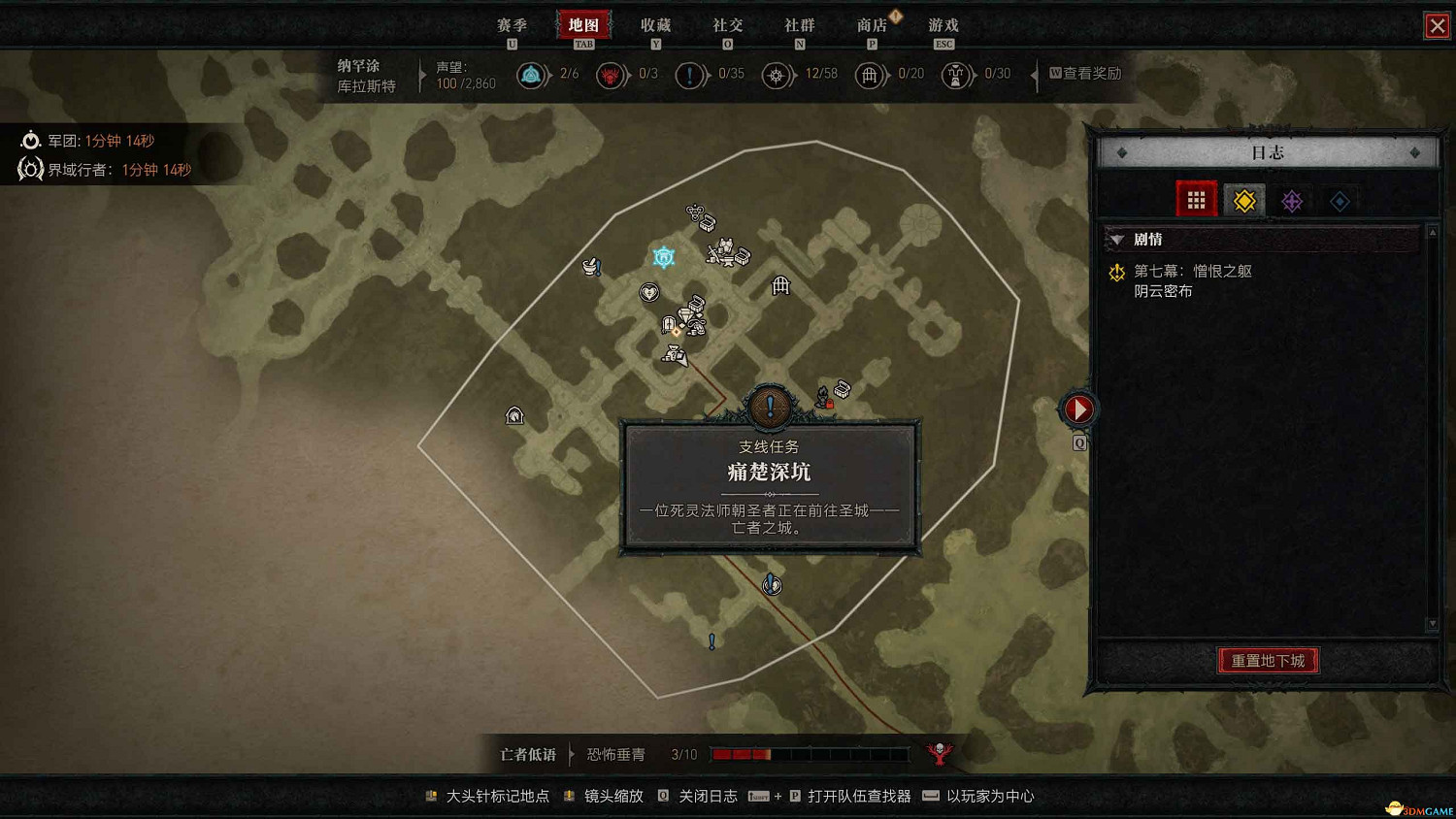
Task: Select the areas discovered icon showing 12/58
Action: (x=777, y=75)
